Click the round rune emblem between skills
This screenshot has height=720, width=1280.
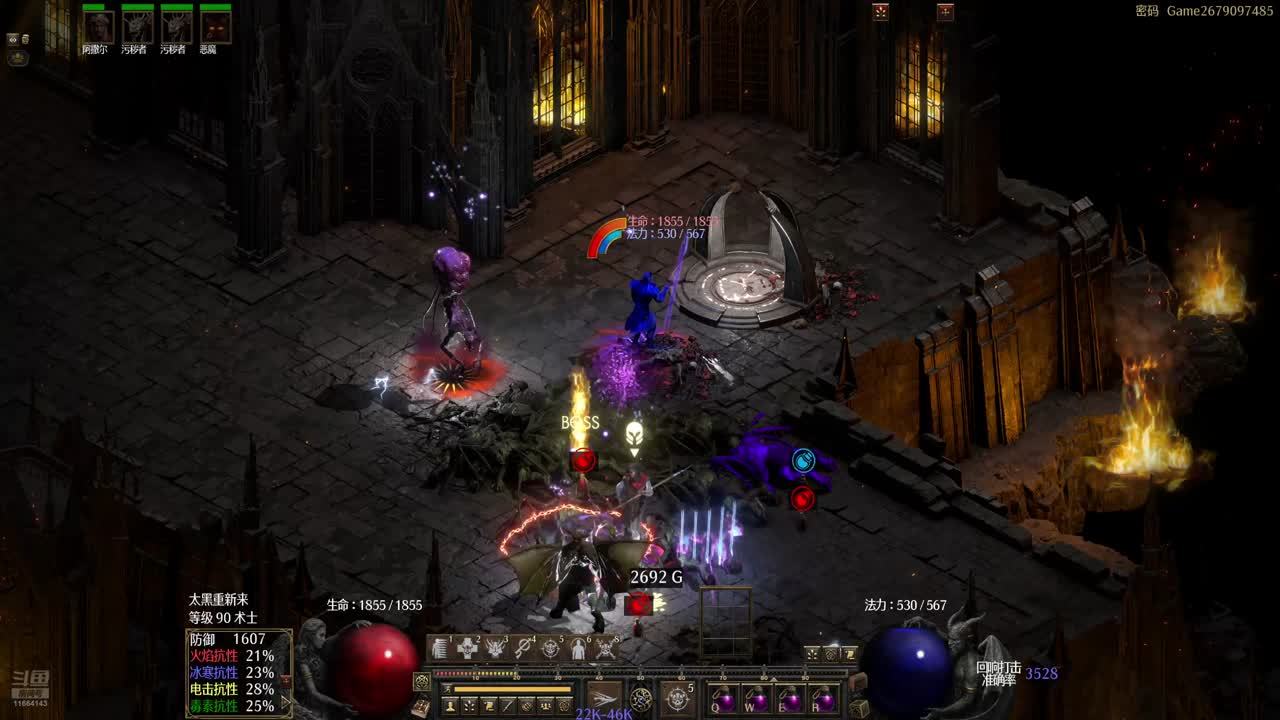pyautogui.click(x=641, y=698)
